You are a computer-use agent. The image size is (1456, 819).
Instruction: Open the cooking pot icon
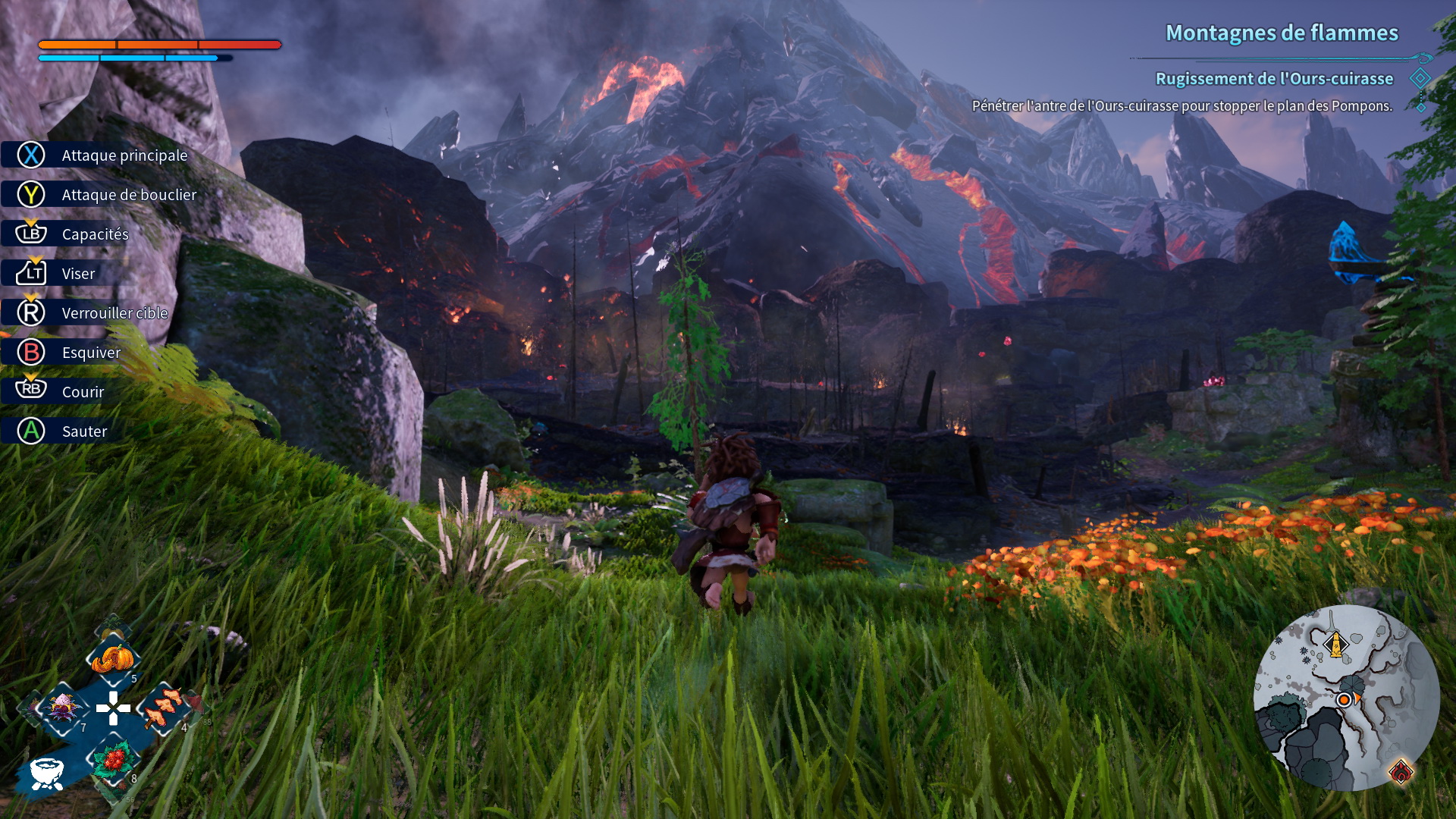click(47, 773)
